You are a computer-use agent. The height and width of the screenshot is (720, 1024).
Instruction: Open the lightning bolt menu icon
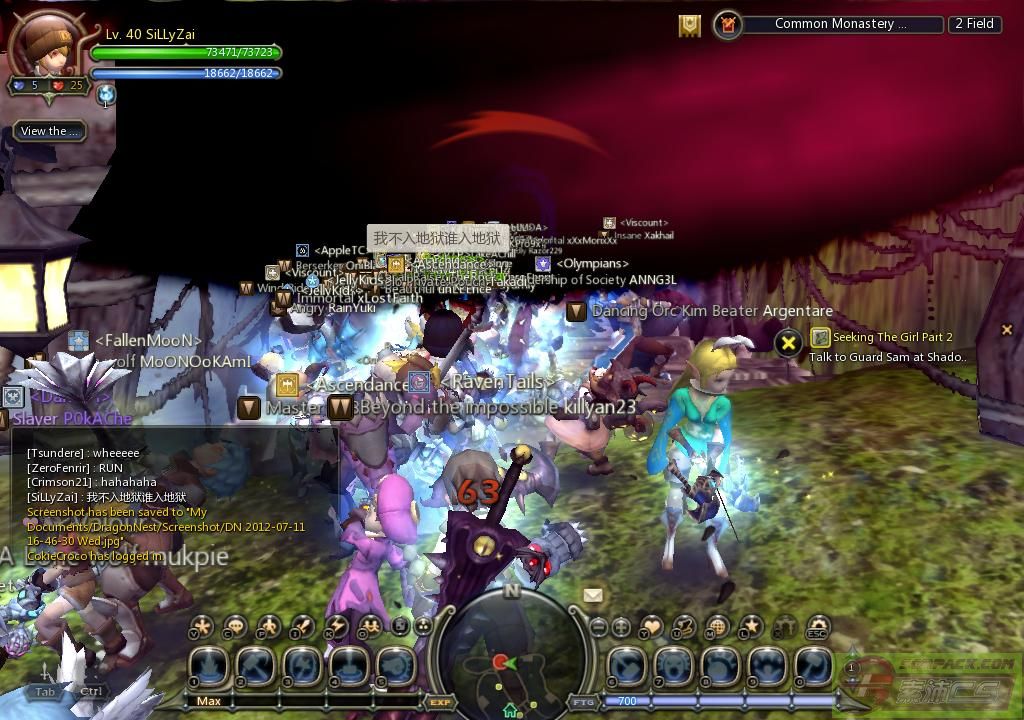337,627
